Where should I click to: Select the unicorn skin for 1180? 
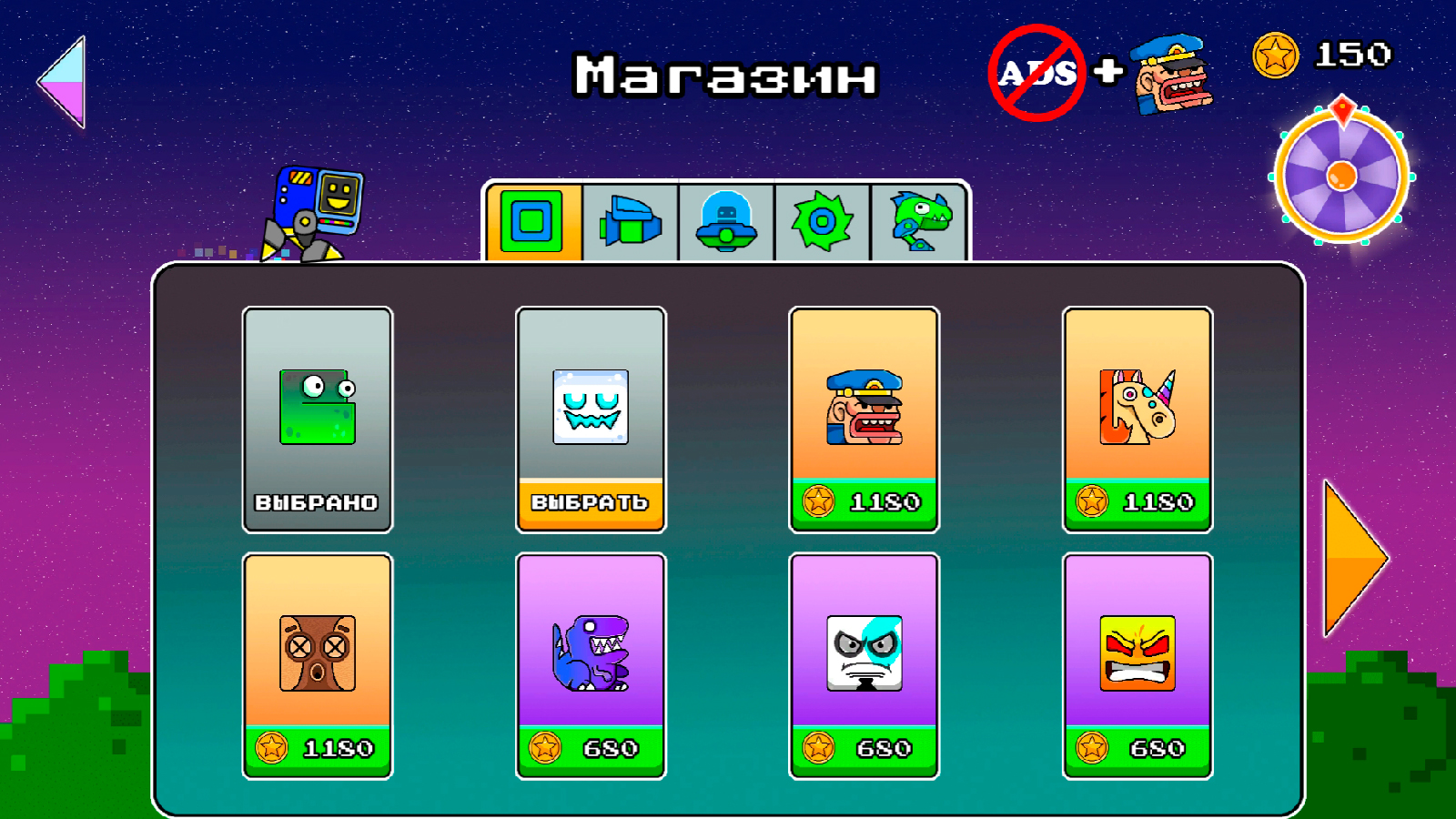(1137, 419)
